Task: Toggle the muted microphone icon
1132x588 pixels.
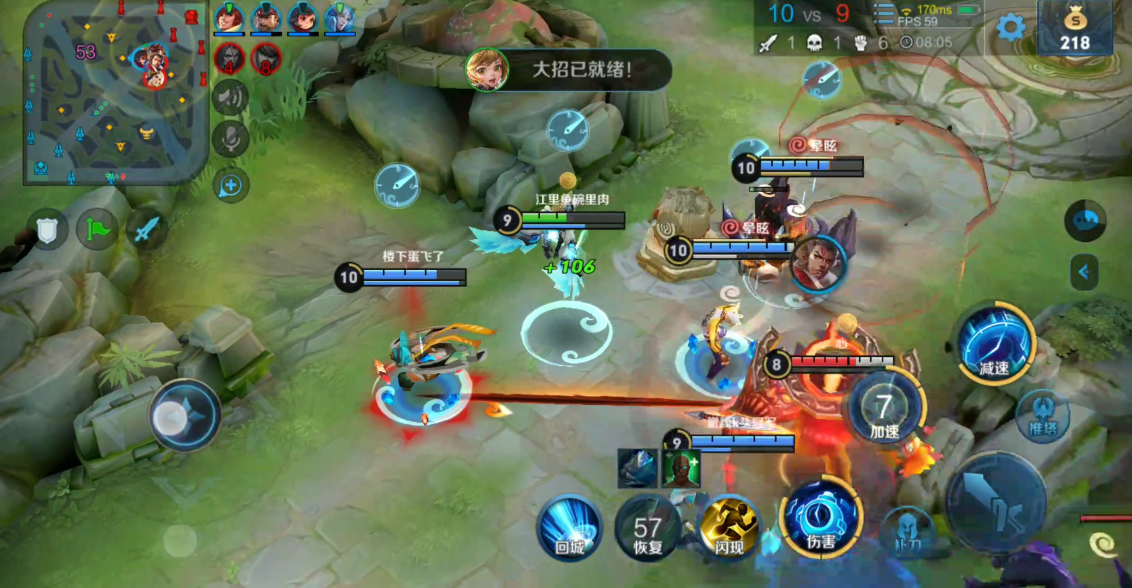Action: tap(230, 140)
